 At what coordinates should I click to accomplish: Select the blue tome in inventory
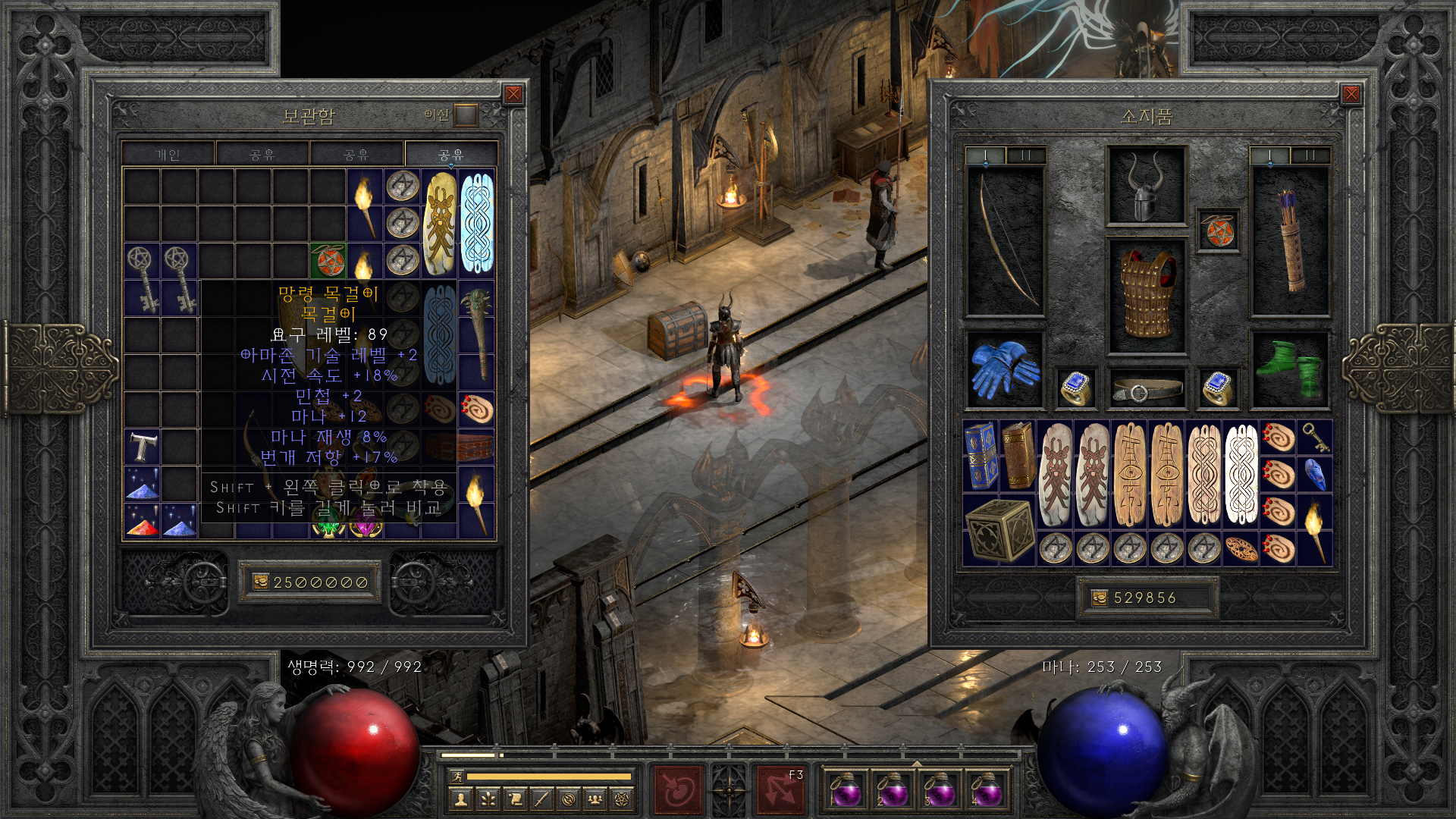(x=981, y=456)
